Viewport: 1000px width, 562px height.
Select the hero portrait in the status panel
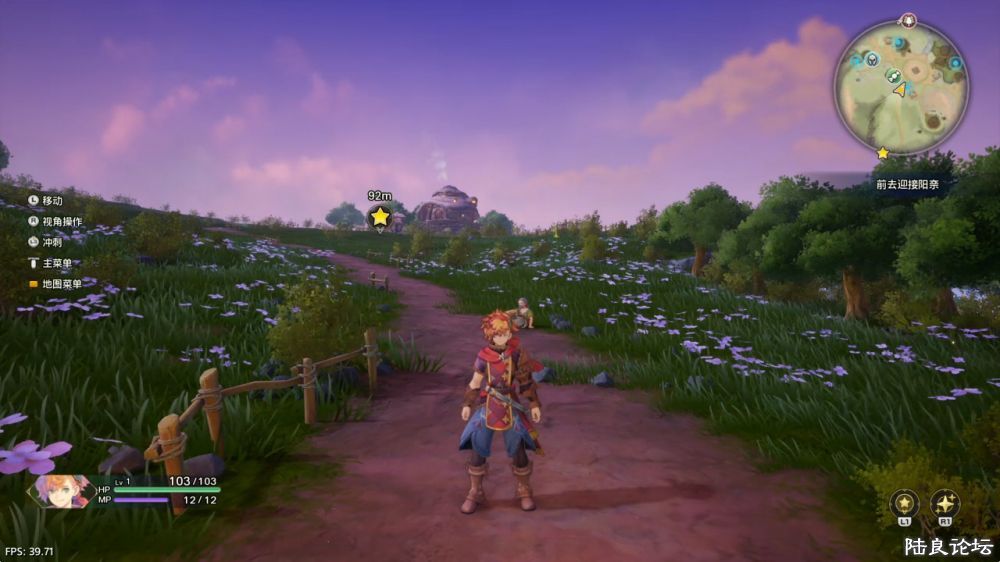(60, 490)
